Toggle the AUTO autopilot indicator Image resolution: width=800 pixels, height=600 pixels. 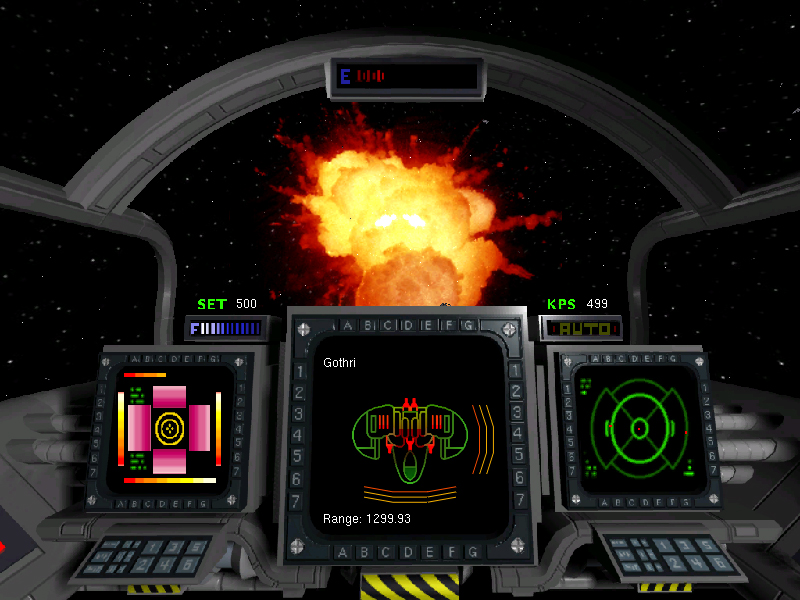(582, 328)
